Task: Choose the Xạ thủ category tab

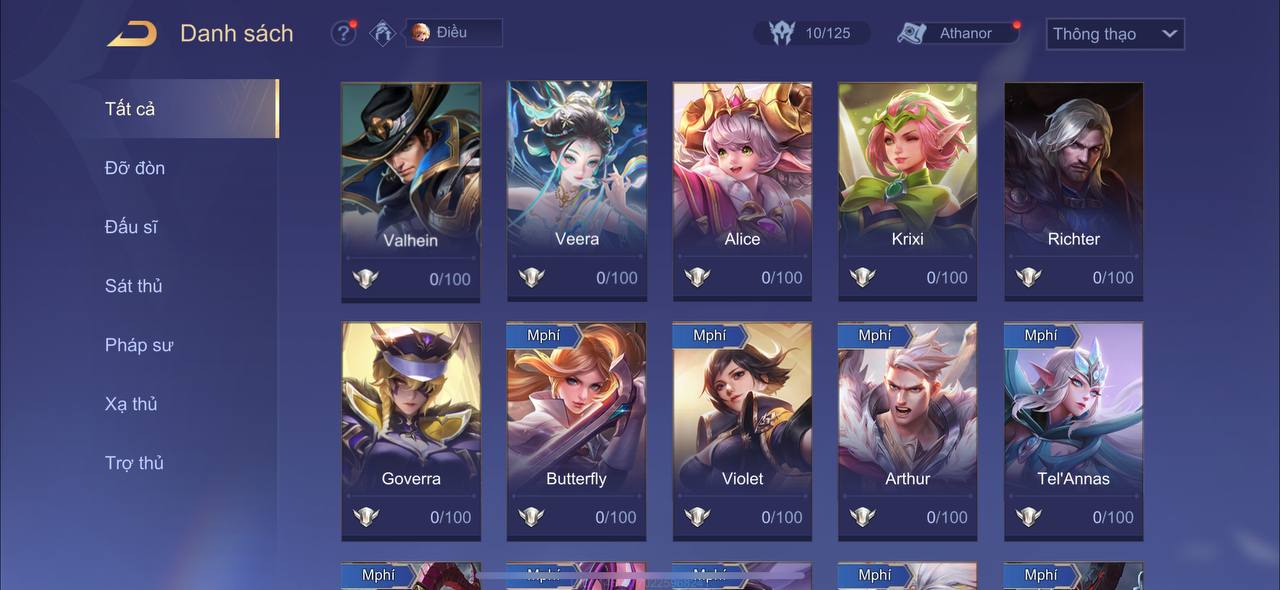Action: coord(132,404)
